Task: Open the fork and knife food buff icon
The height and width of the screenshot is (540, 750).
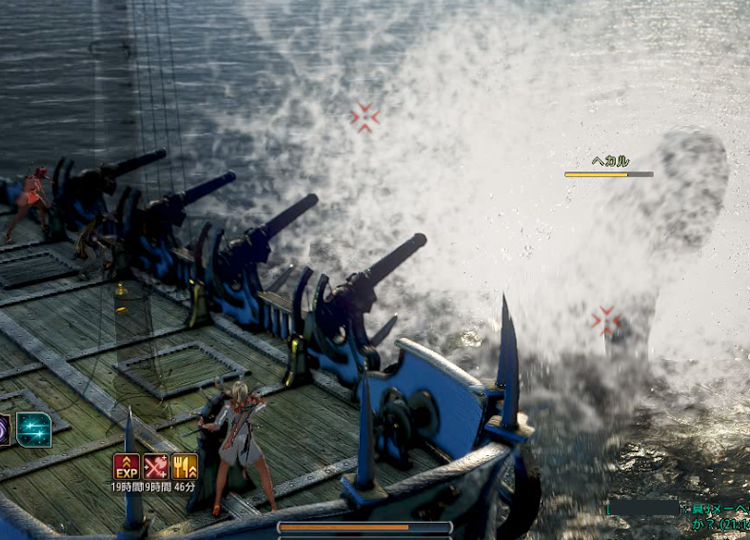Action: (x=184, y=466)
